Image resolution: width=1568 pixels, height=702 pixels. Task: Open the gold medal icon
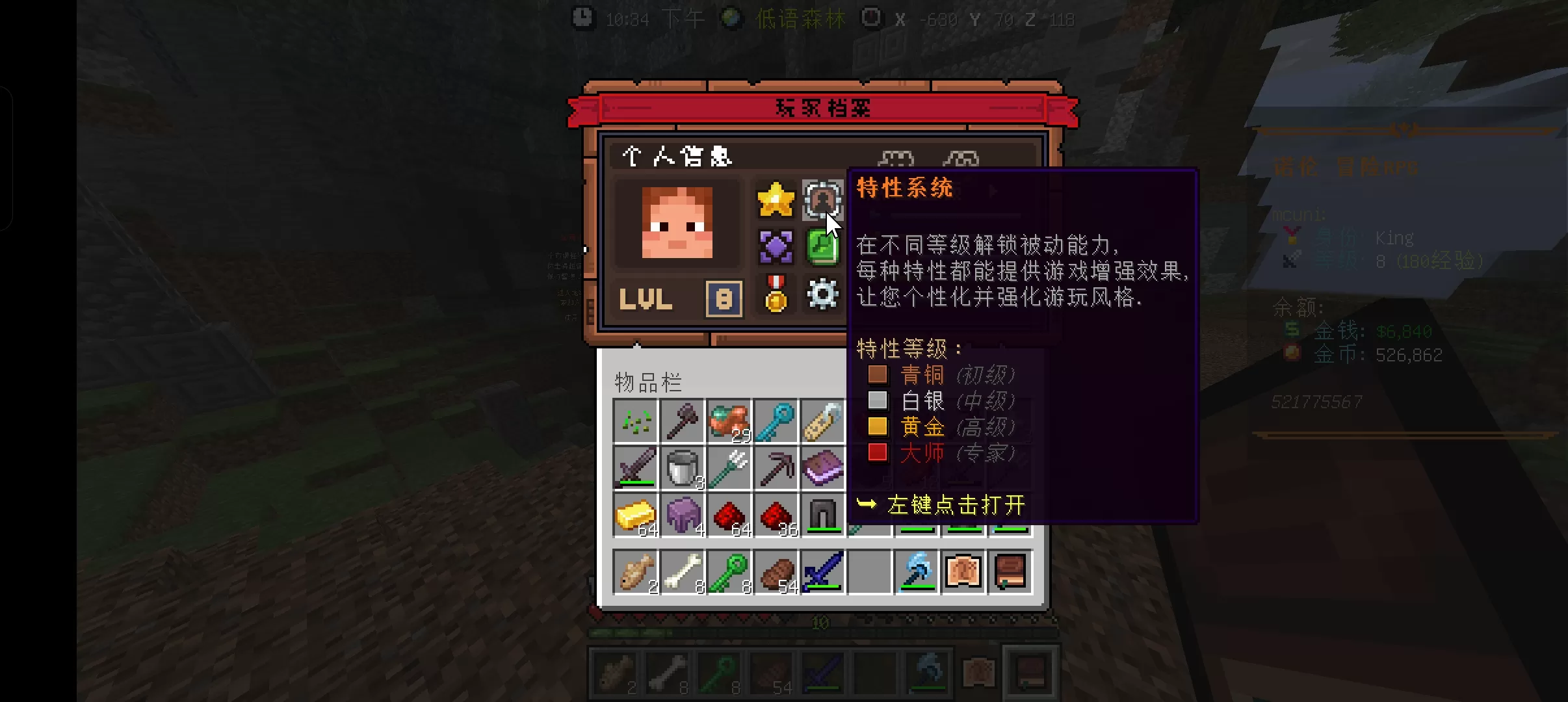(x=776, y=294)
